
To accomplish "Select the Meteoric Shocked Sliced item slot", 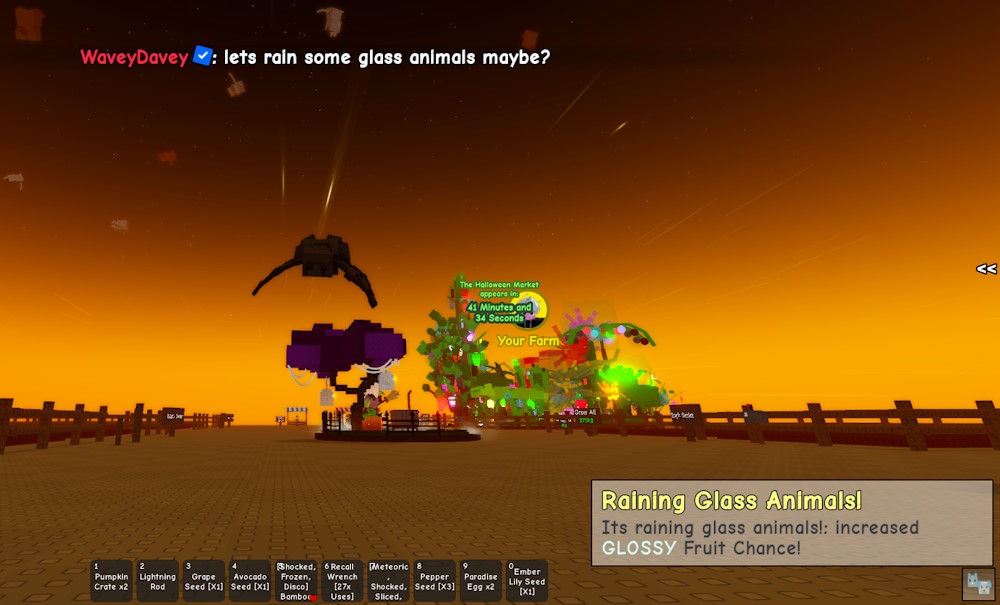I will tap(388, 581).
